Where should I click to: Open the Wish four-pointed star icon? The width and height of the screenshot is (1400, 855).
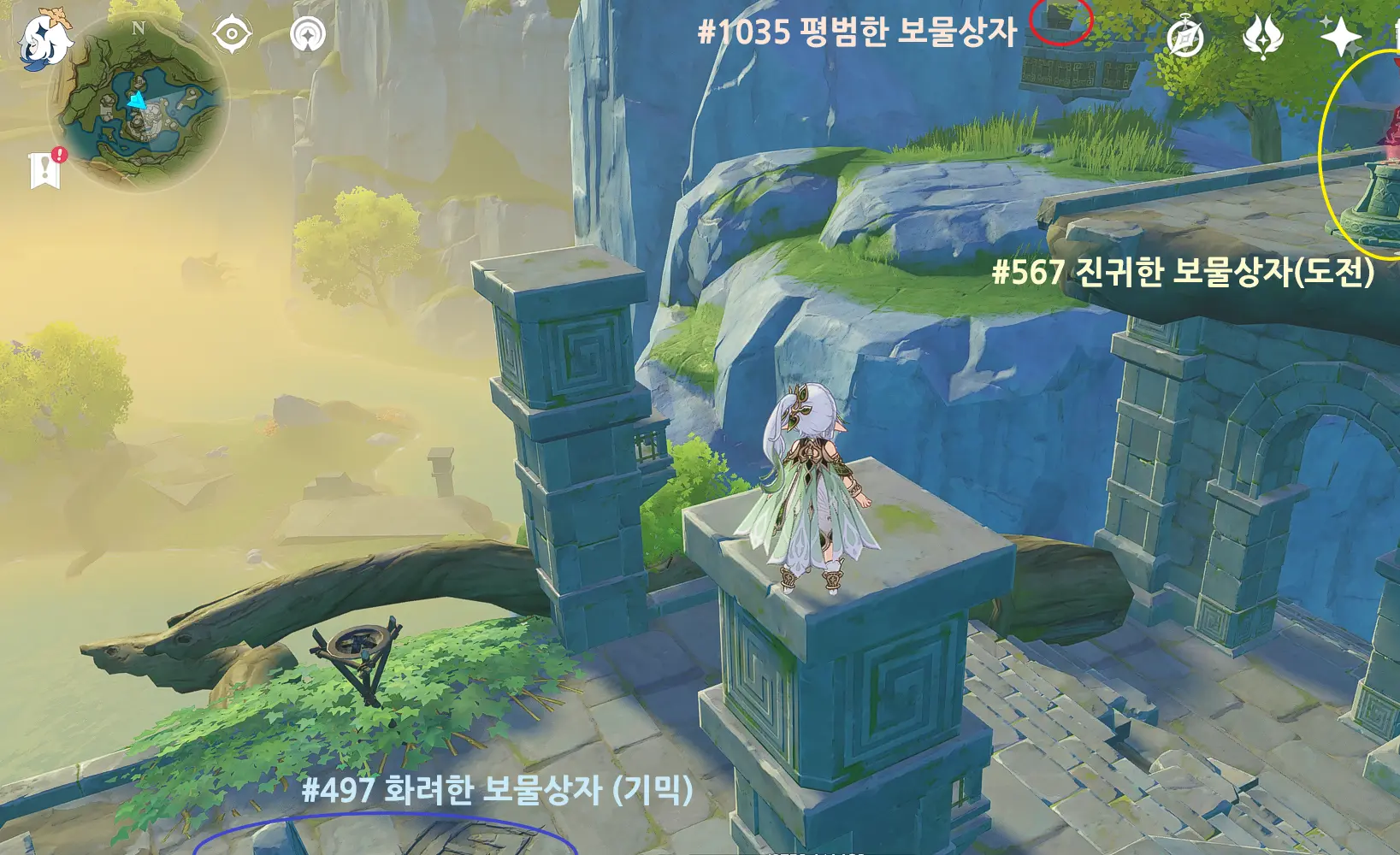tap(1340, 38)
